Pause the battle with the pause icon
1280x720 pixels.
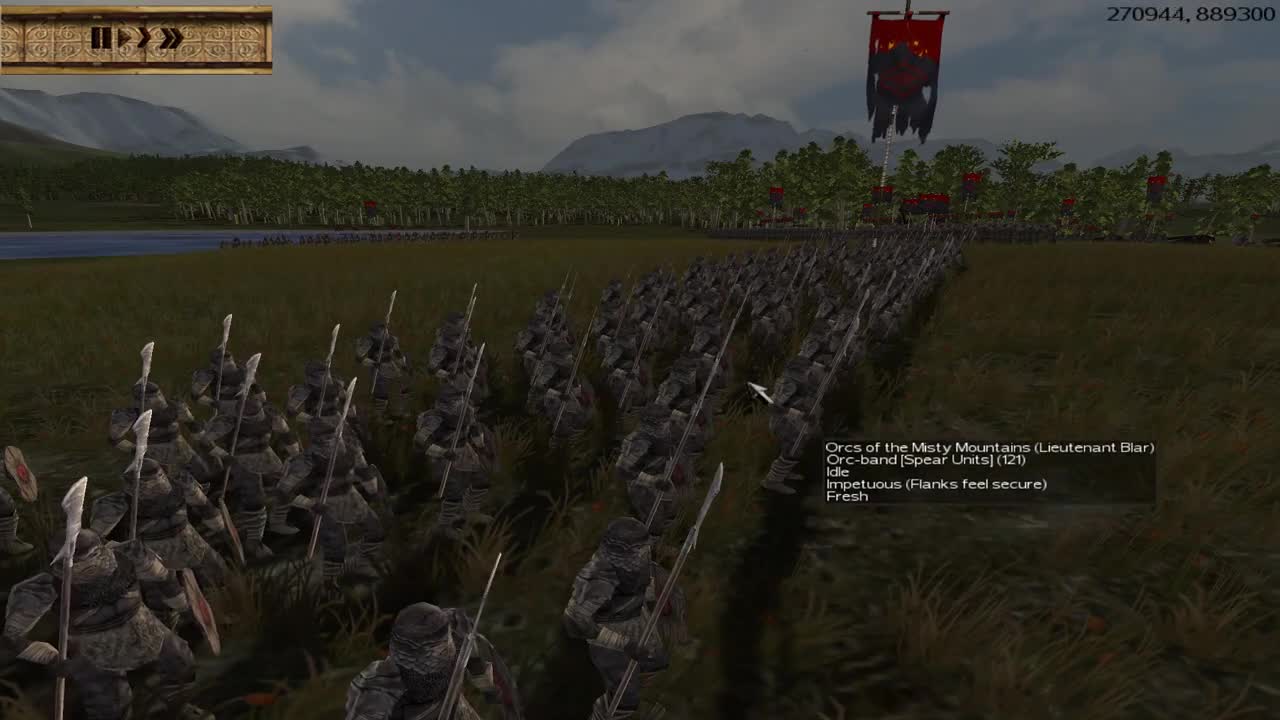tap(101, 37)
